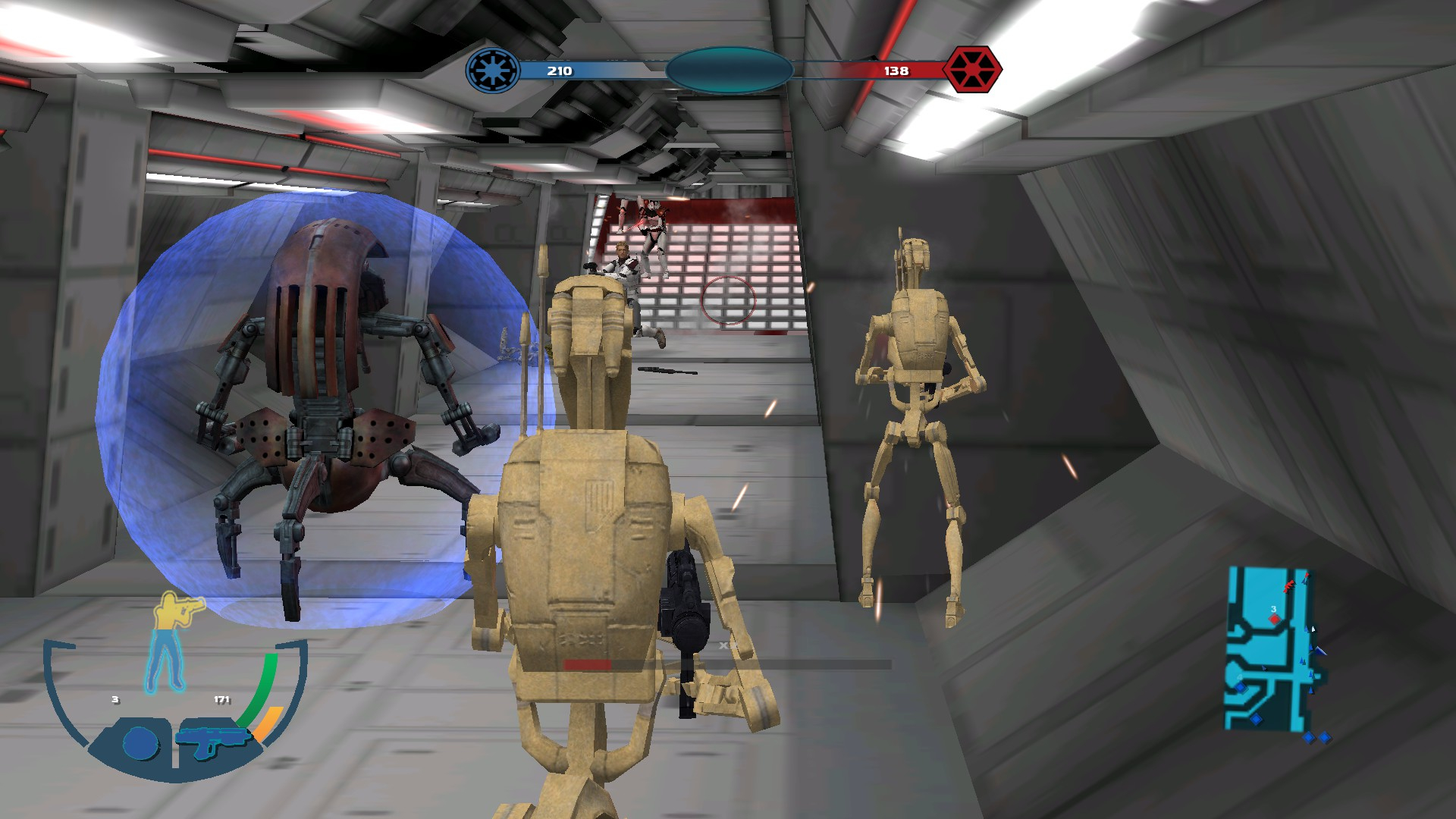Screen dimensions: 1456x819
Task: Click the red Separatist faction emblem
Action: point(972,70)
